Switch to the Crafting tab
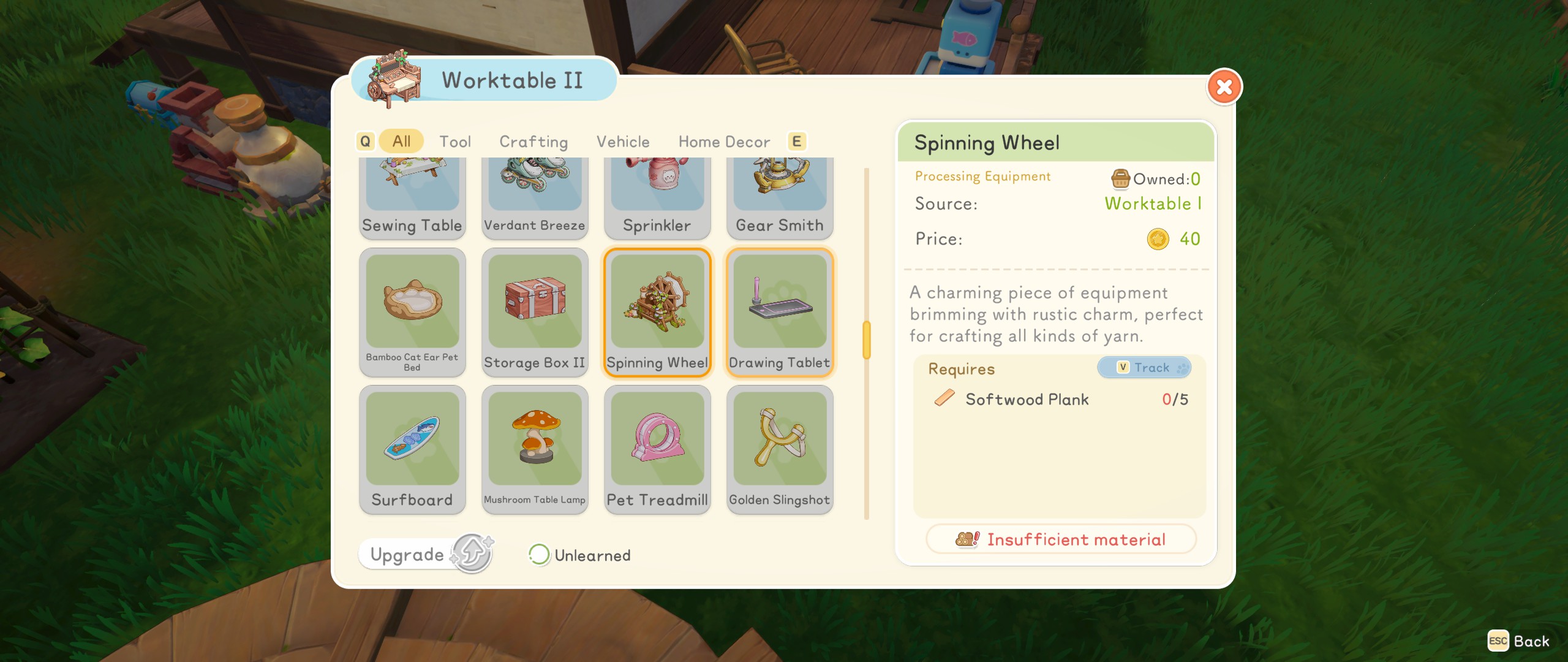This screenshot has width=1568, height=662. tap(533, 142)
